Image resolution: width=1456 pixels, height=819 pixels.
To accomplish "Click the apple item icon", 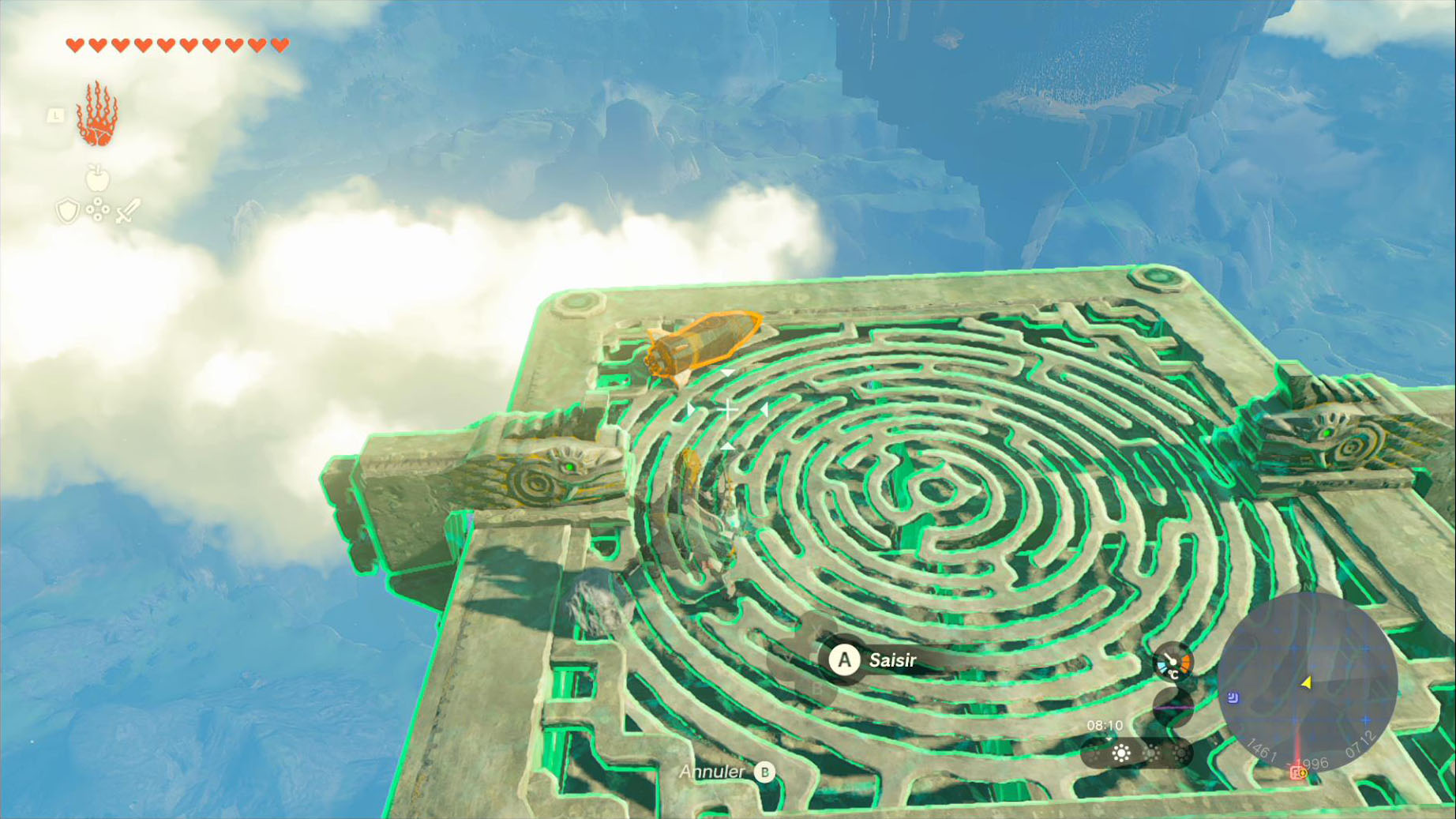I will coord(97,178).
